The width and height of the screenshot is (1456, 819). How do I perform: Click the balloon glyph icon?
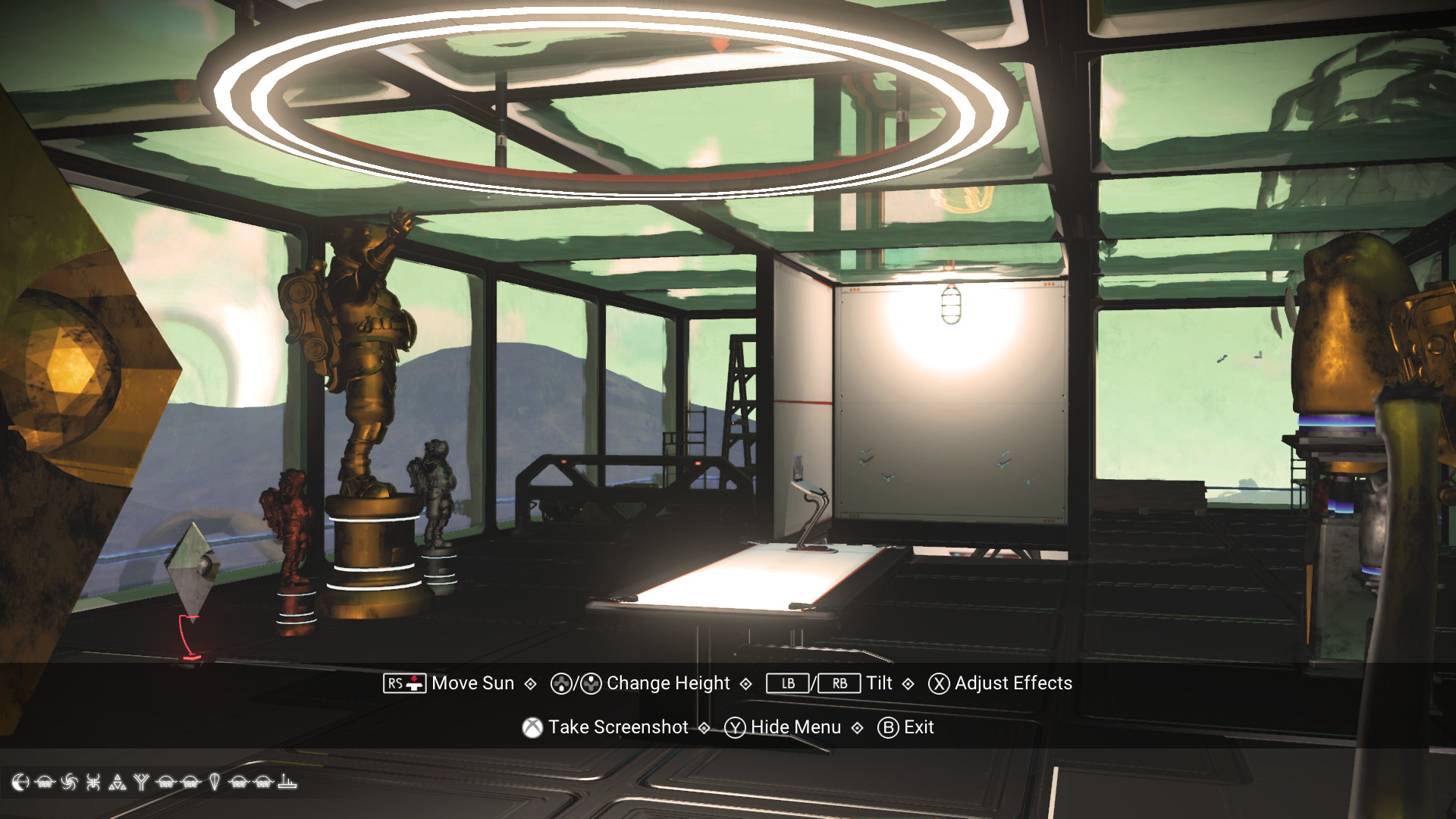point(215,782)
